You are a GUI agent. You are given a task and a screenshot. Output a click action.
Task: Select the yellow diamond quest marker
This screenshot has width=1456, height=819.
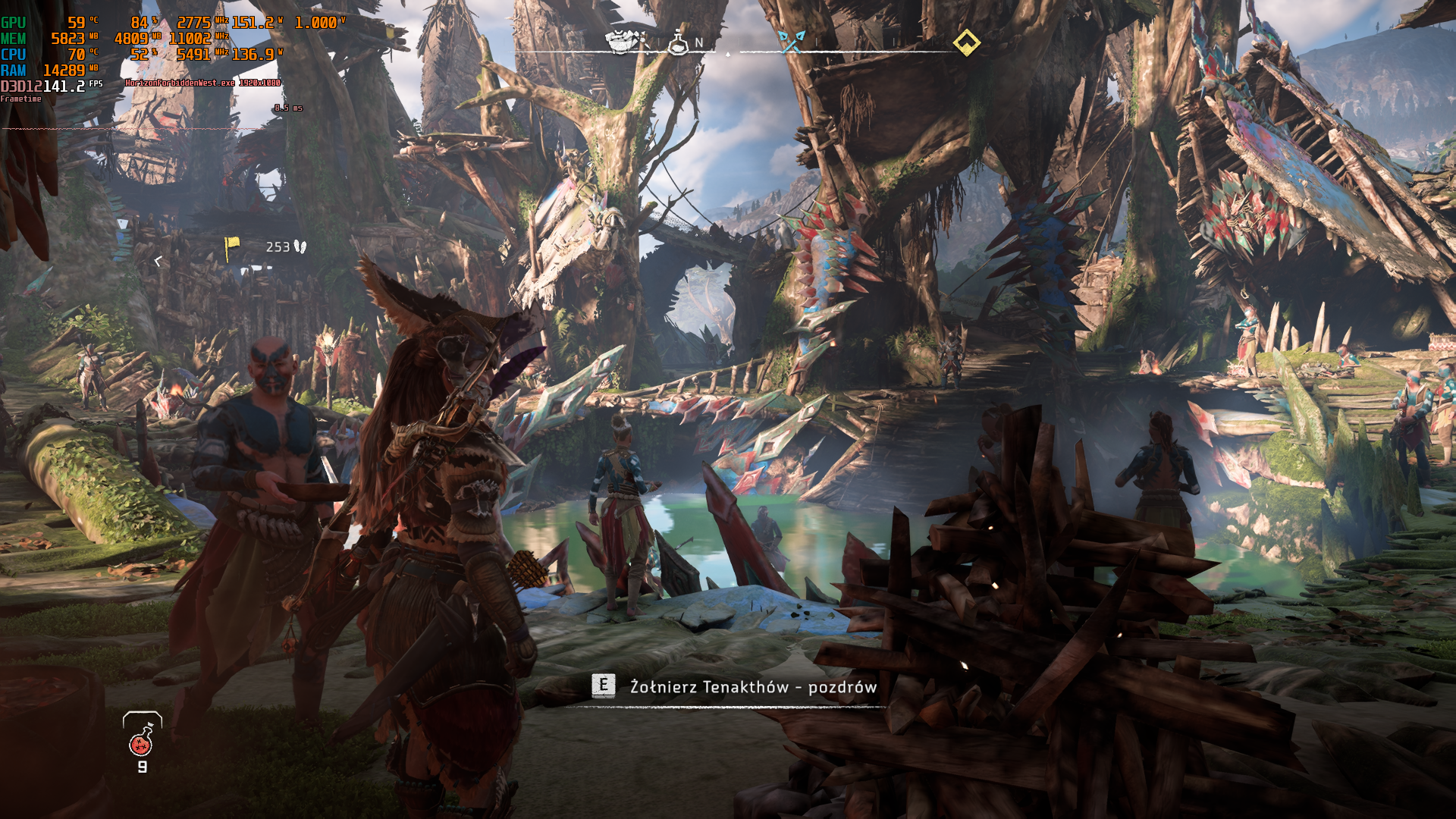pyautogui.click(x=966, y=42)
